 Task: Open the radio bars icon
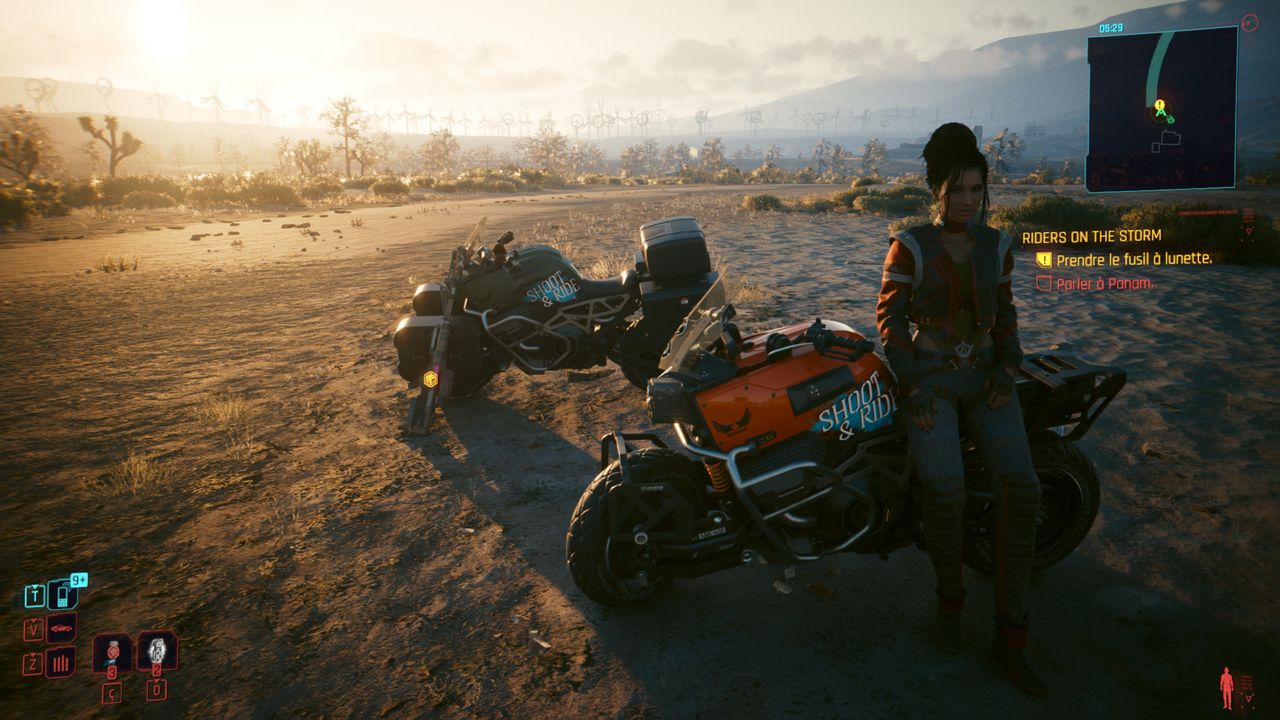pyautogui.click(x=61, y=662)
